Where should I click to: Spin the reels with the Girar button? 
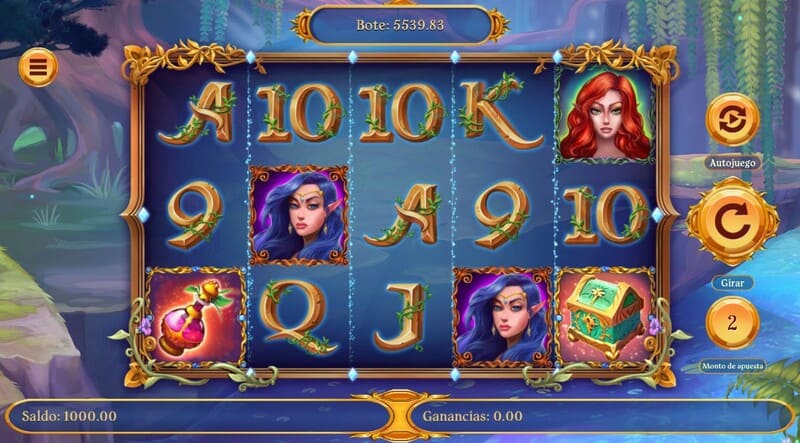(x=731, y=221)
